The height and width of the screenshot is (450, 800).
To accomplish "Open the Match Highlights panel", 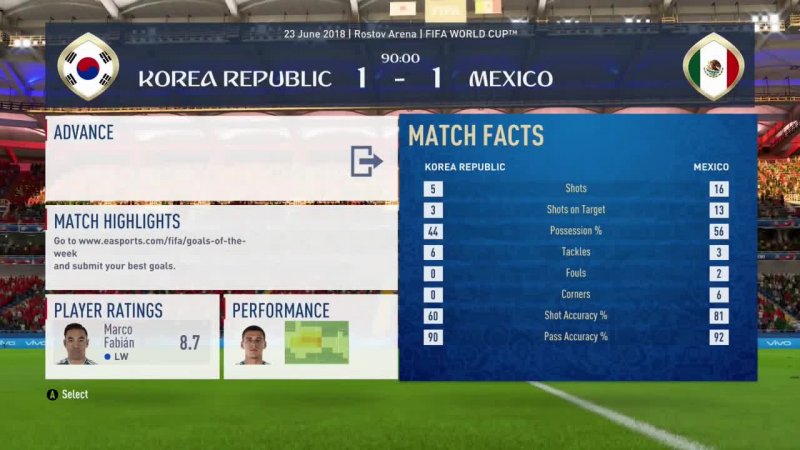I will tap(220, 247).
